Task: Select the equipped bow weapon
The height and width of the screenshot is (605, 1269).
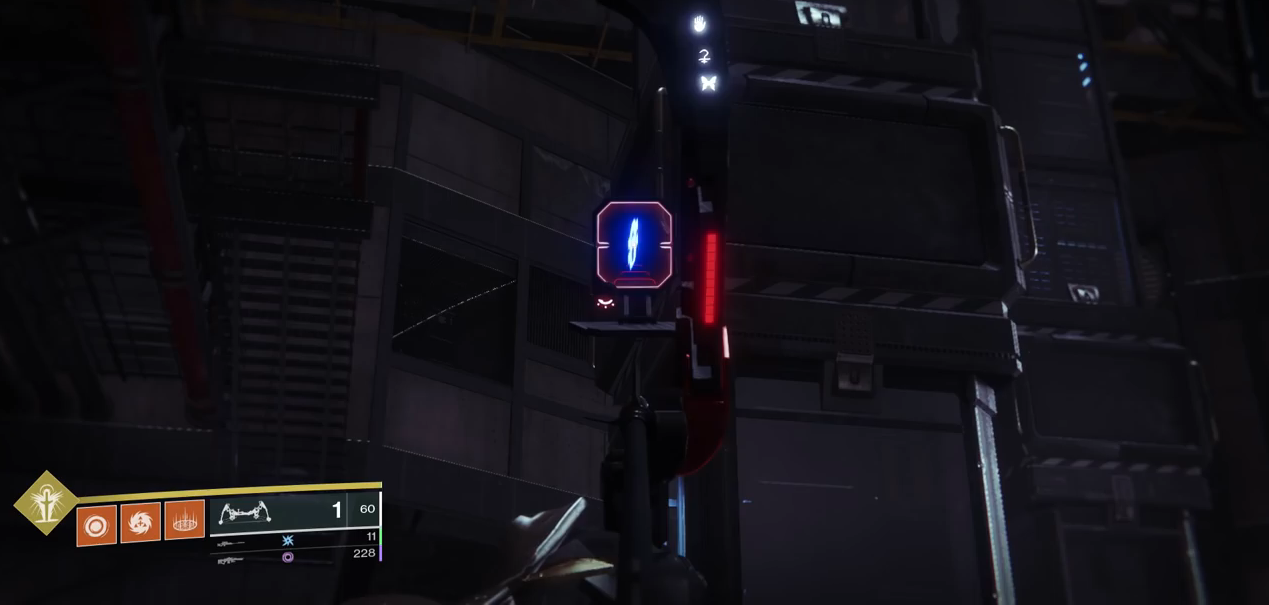Action: tap(245, 512)
